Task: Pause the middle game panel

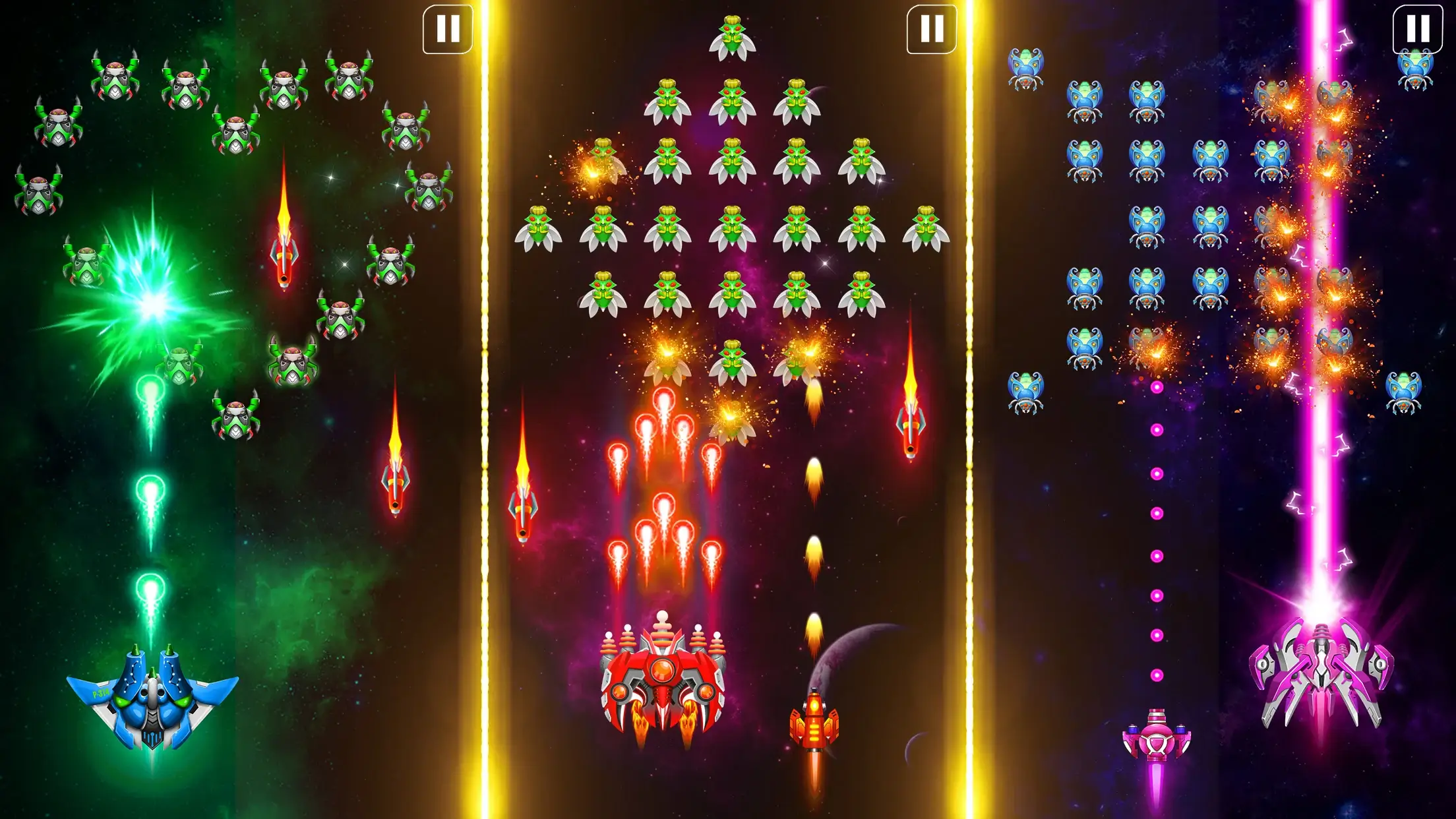Action: 930,30
